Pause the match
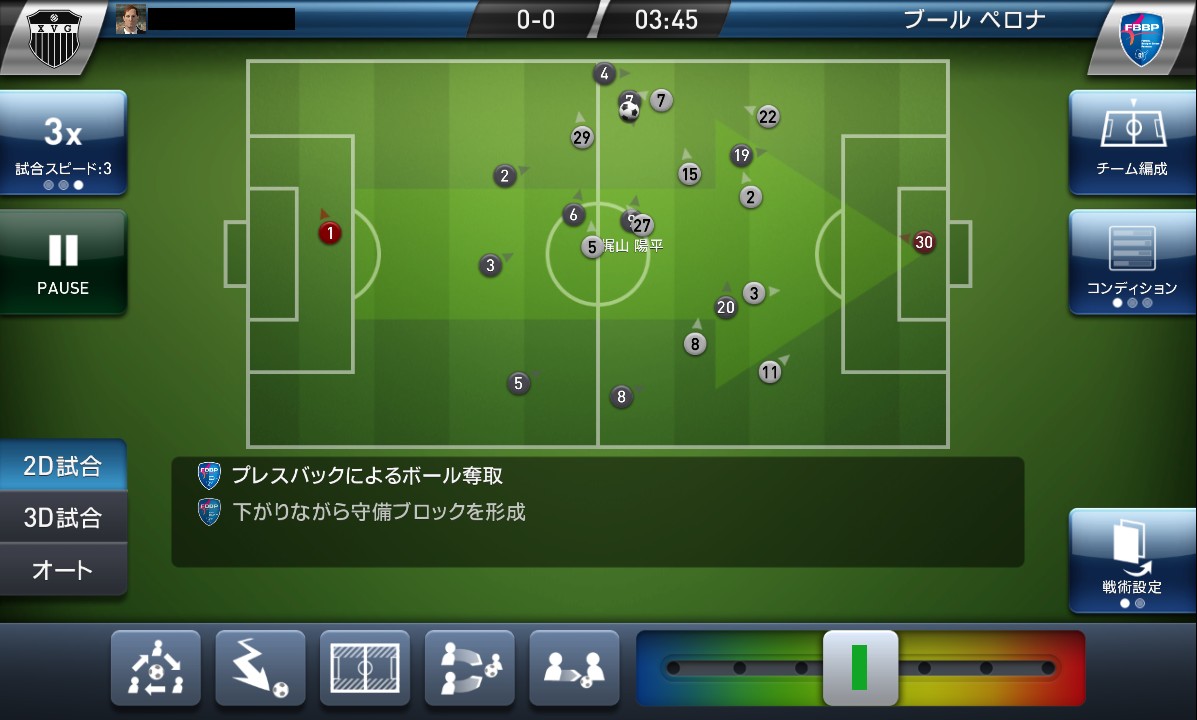This screenshot has width=1197, height=720. click(63, 262)
